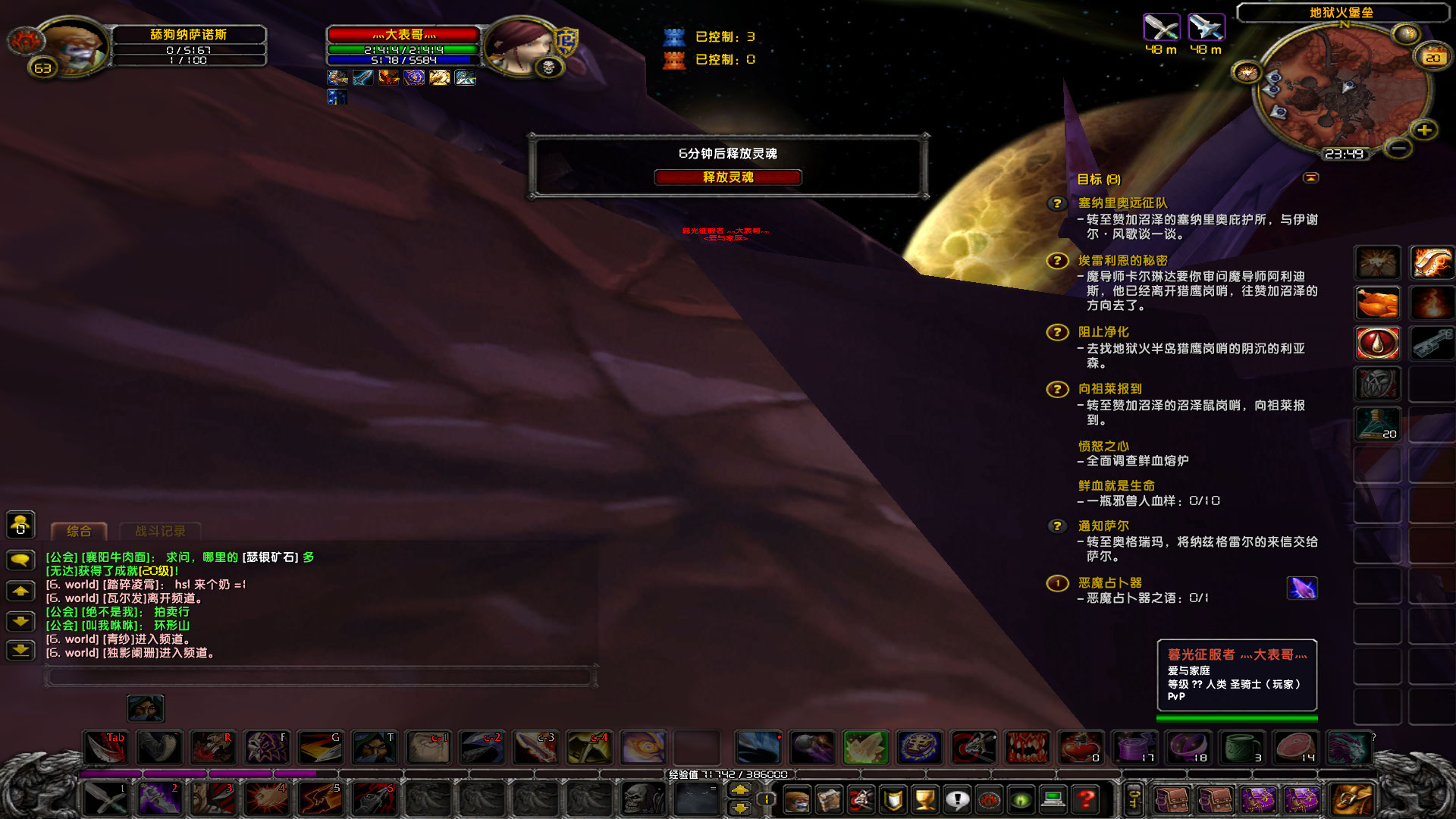Click the first buff icon under 大表哥's frame
The image size is (1456, 819).
pos(336,77)
